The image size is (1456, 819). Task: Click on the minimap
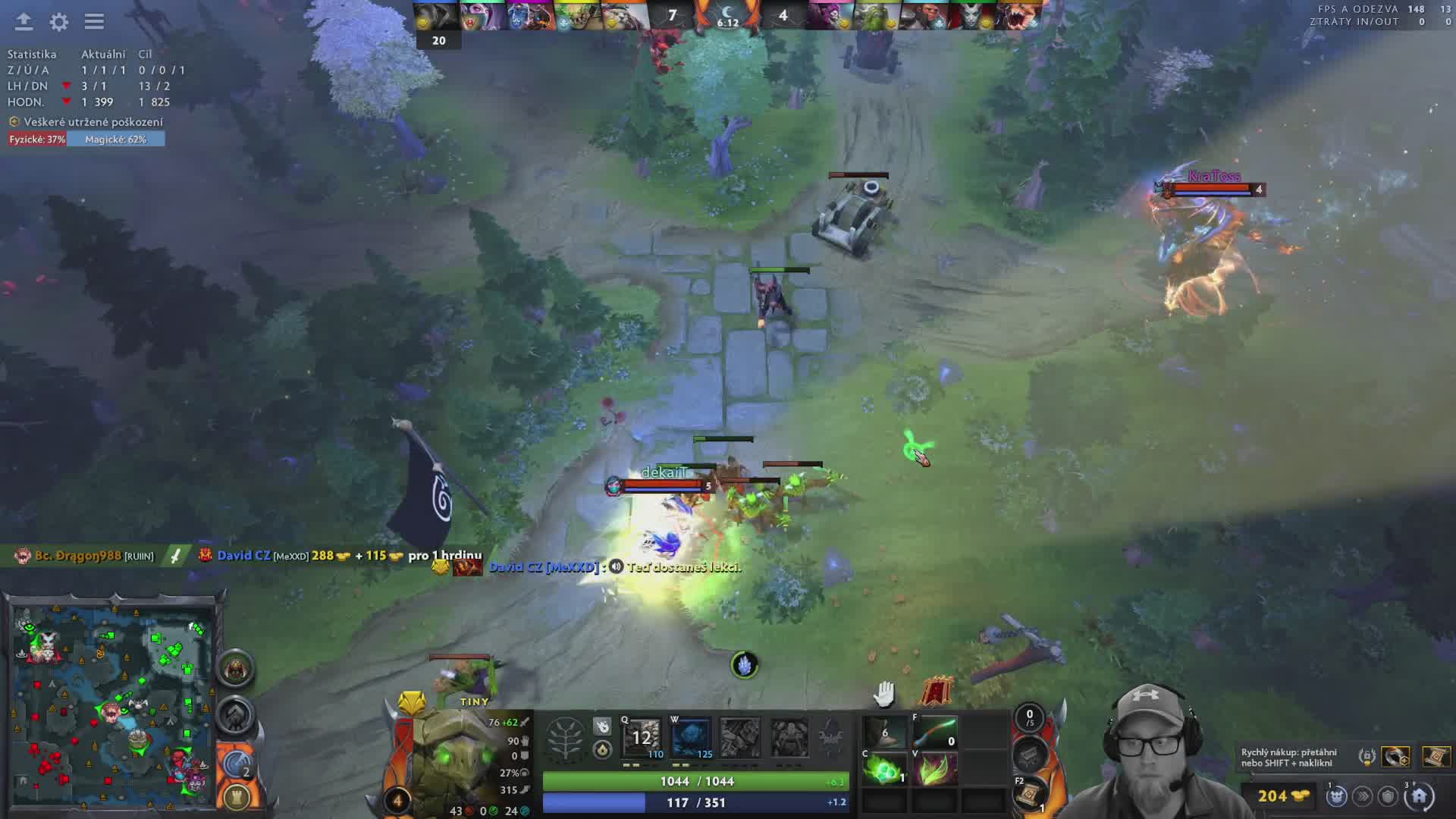(x=114, y=705)
